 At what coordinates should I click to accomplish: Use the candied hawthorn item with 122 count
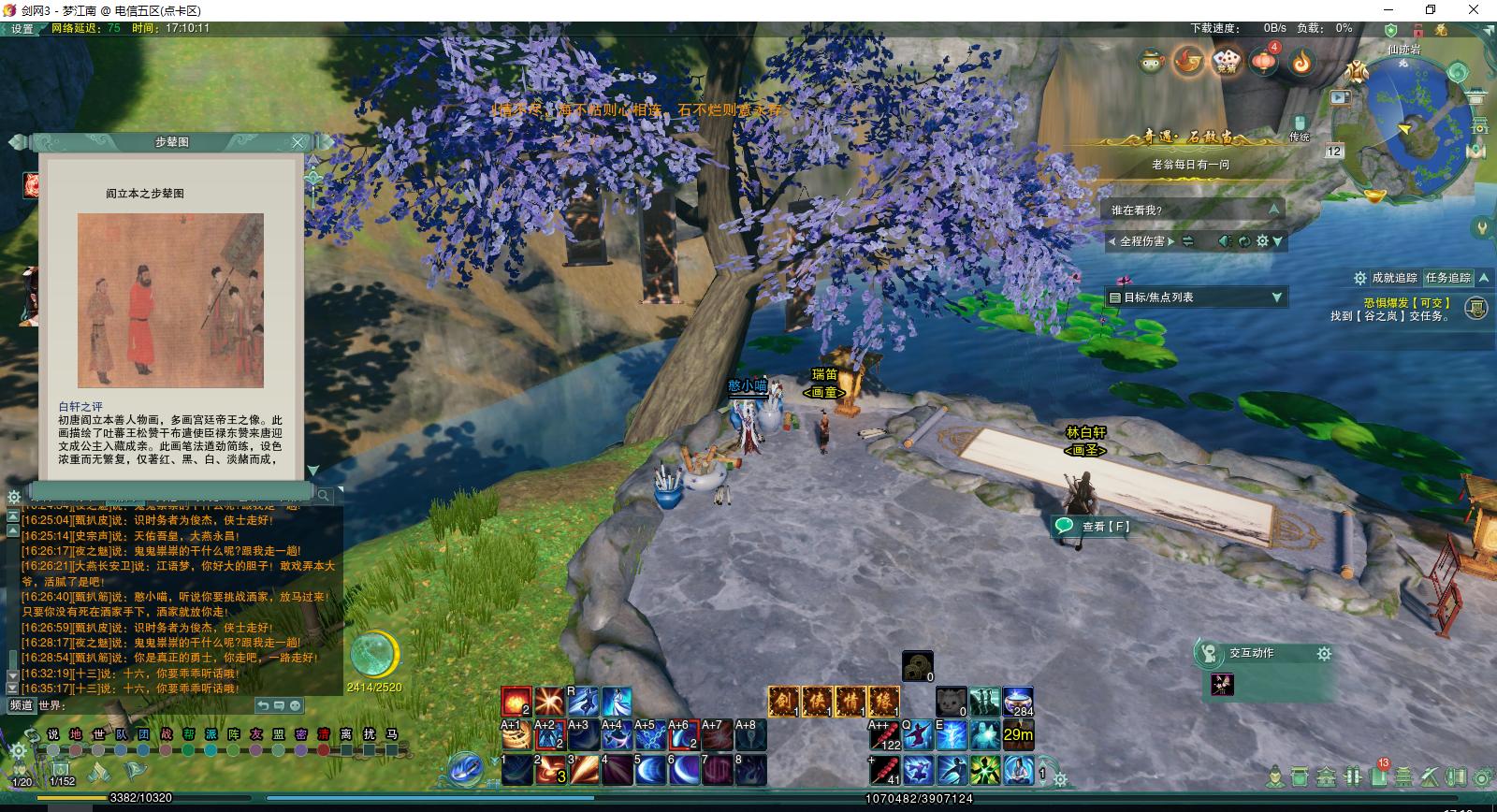pyautogui.click(x=884, y=735)
